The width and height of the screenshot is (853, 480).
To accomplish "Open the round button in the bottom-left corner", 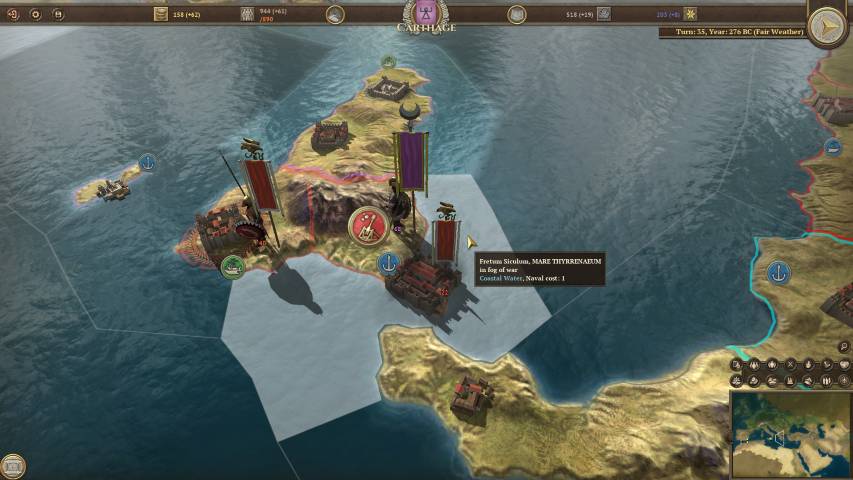I will coord(13,465).
